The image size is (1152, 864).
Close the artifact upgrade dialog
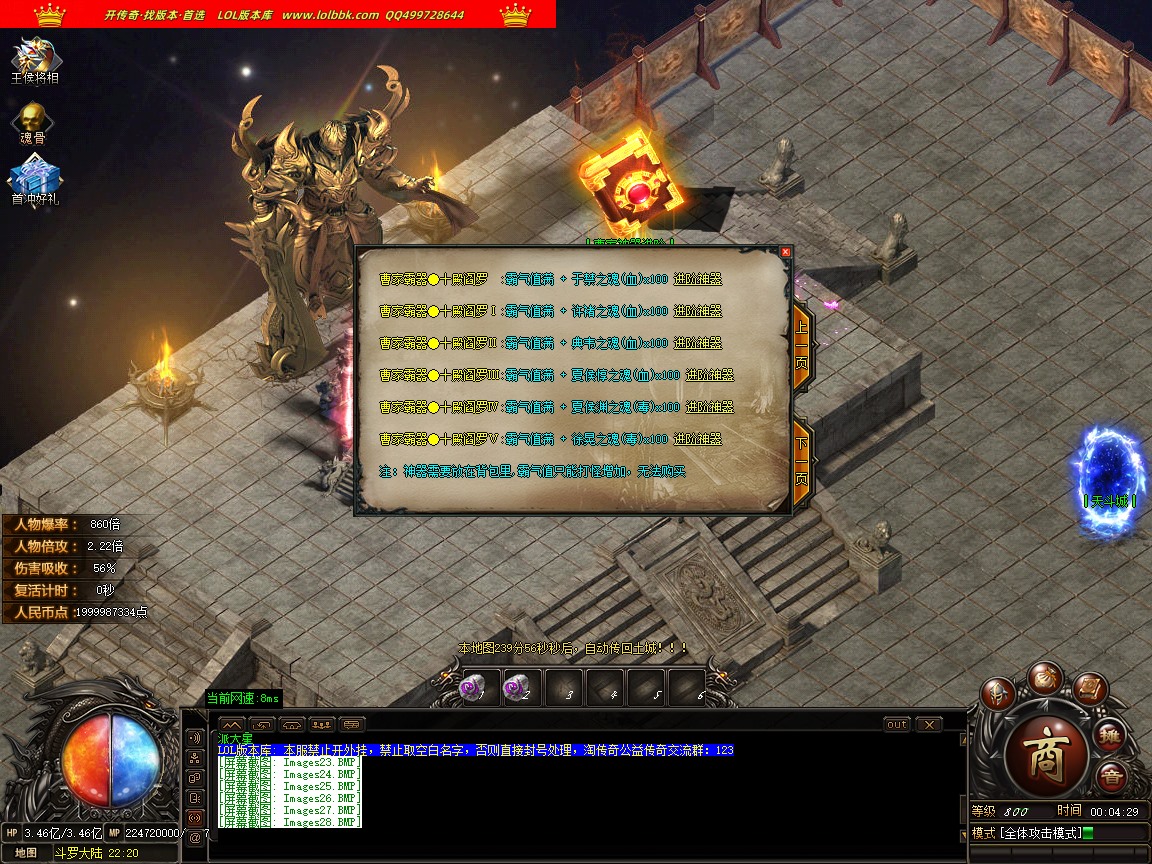point(785,252)
